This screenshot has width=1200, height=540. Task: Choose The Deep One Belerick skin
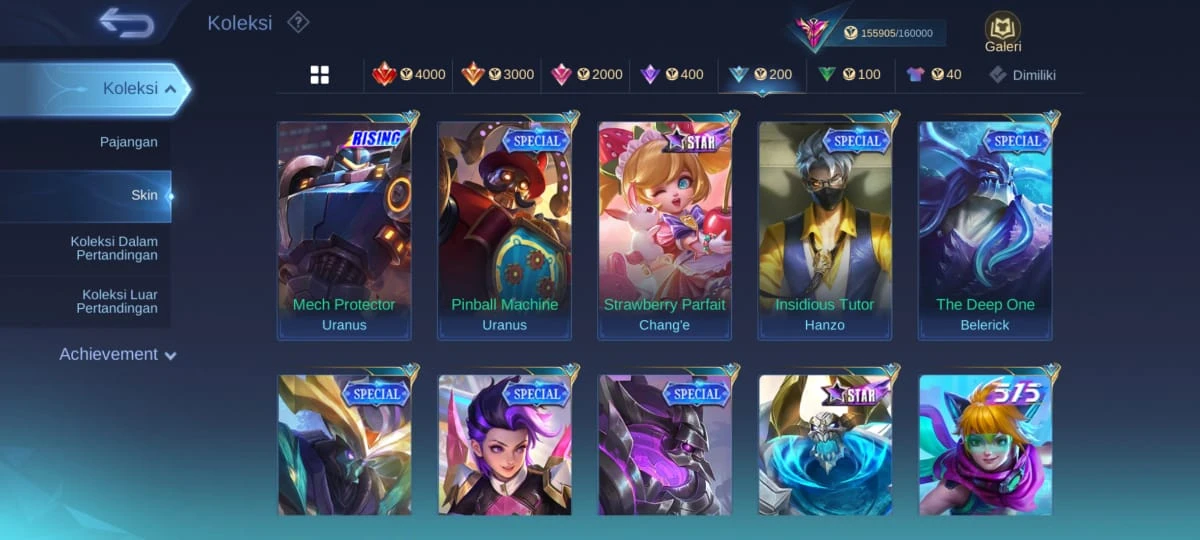985,231
